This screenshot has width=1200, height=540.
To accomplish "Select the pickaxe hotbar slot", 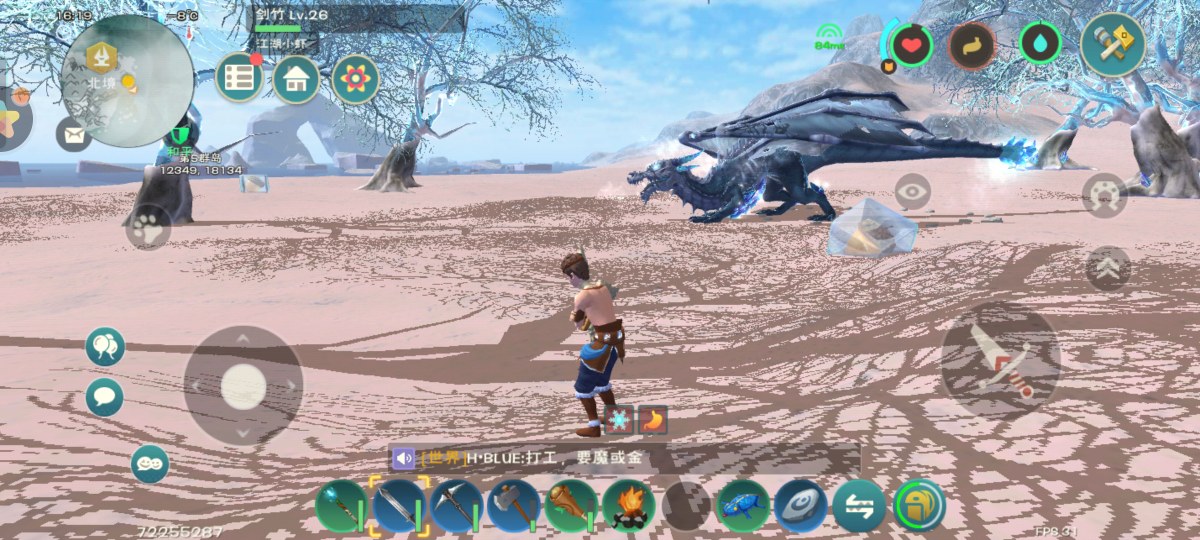I will point(457,506).
